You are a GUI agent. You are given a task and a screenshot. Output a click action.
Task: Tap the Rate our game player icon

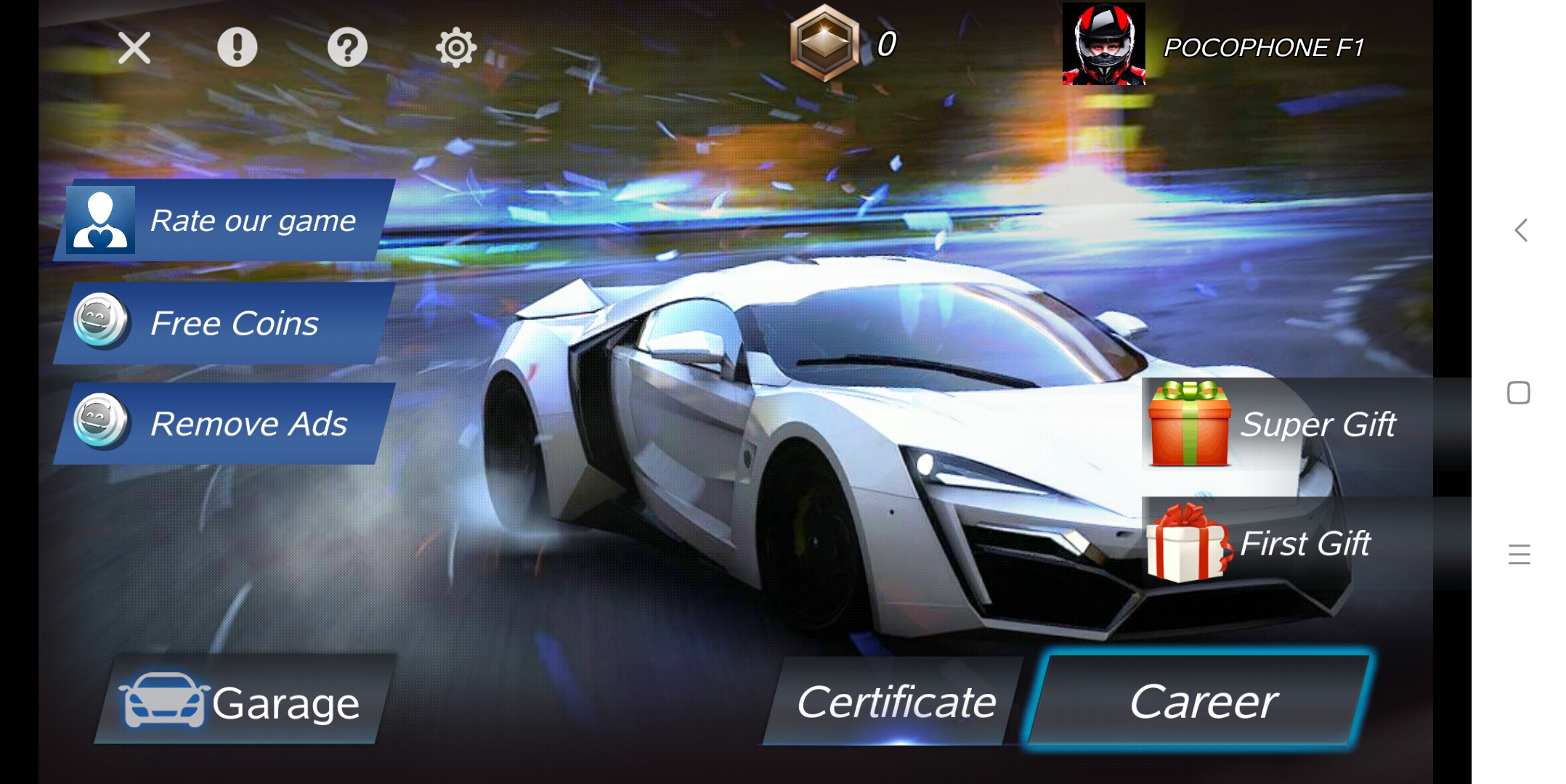102,220
